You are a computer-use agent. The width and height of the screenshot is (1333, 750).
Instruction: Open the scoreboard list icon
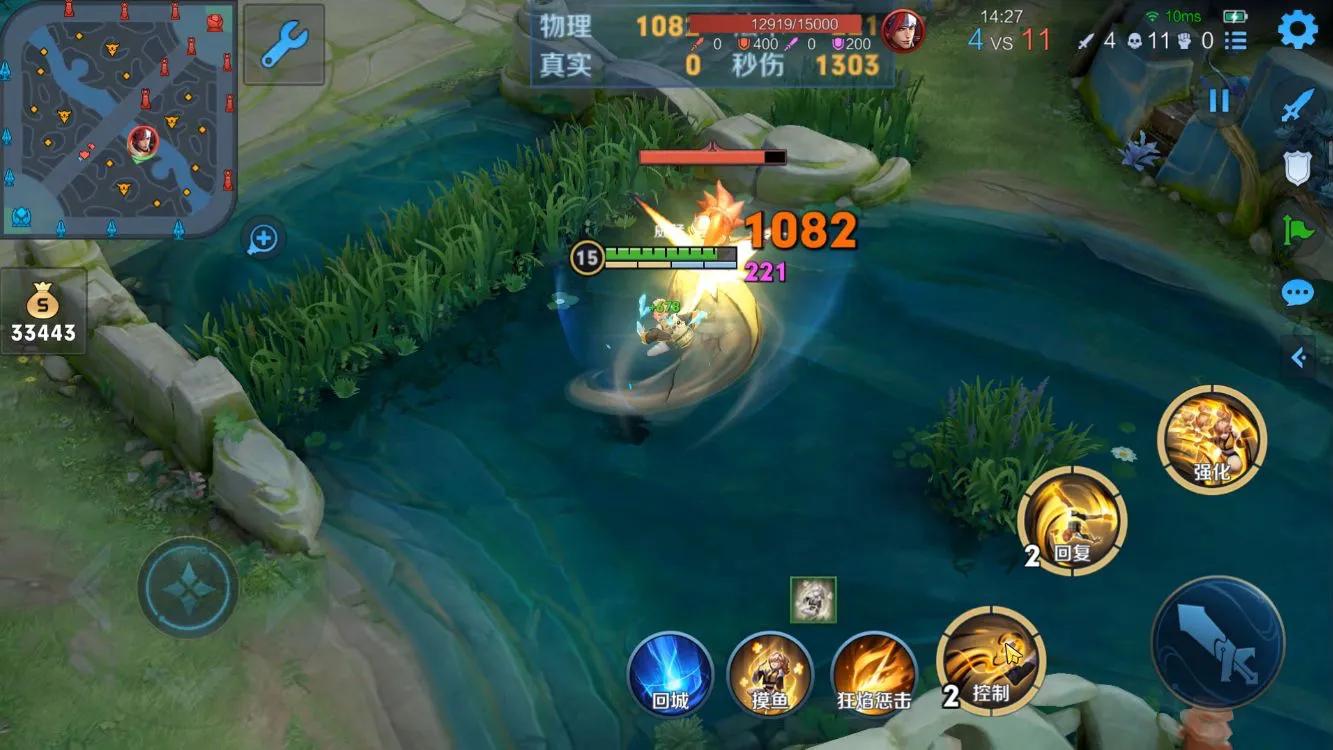[1237, 41]
